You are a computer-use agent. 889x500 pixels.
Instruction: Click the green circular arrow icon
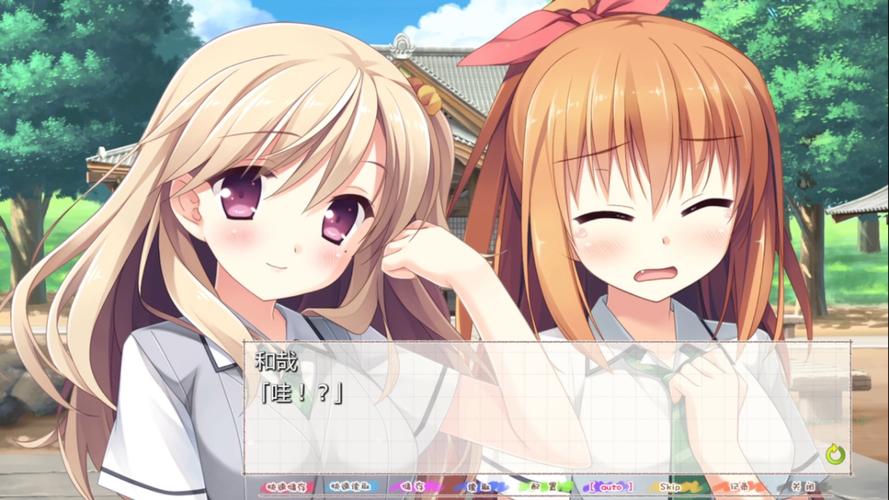[x=835, y=455]
